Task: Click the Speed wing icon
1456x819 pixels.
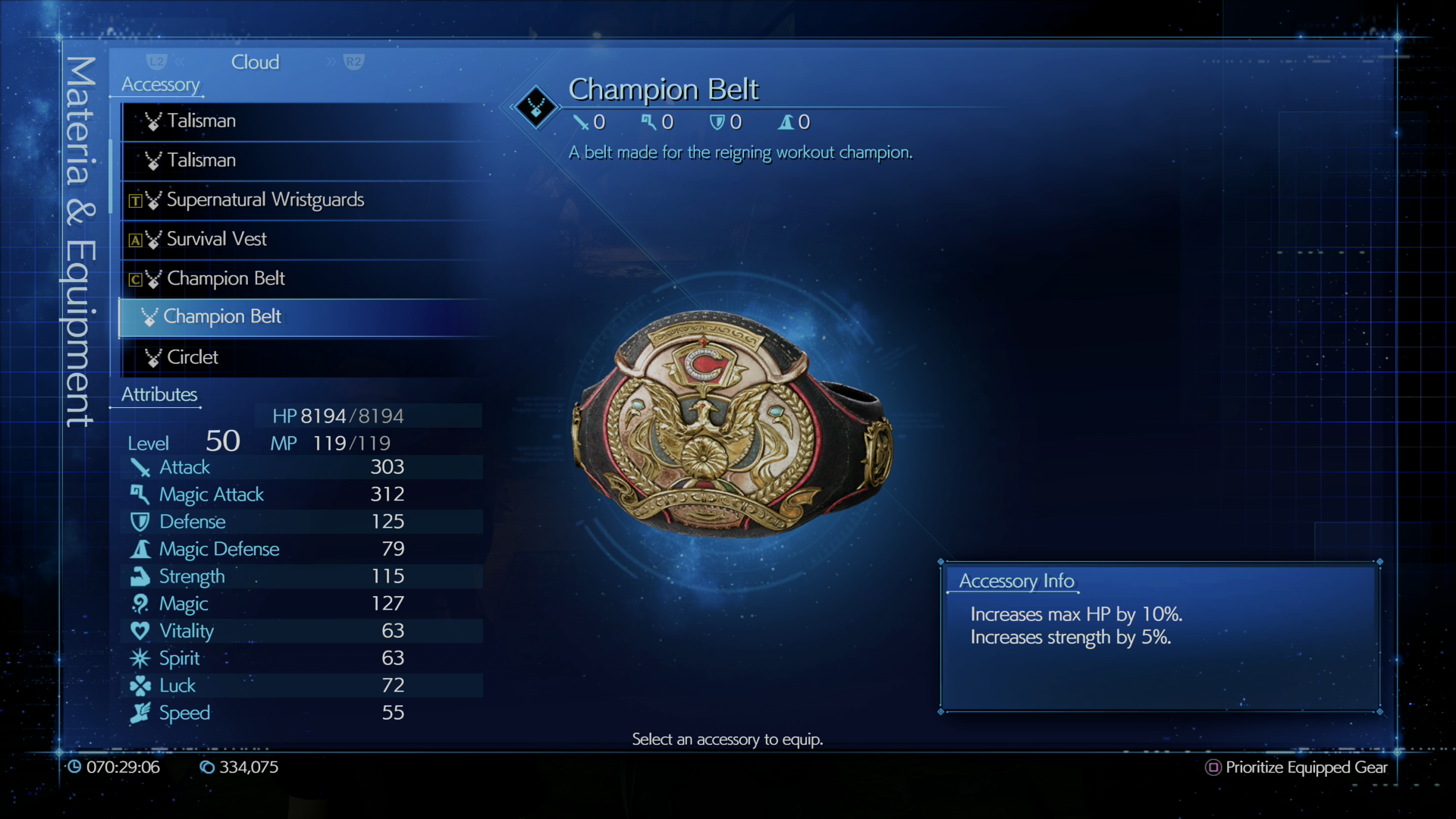Action: point(141,713)
